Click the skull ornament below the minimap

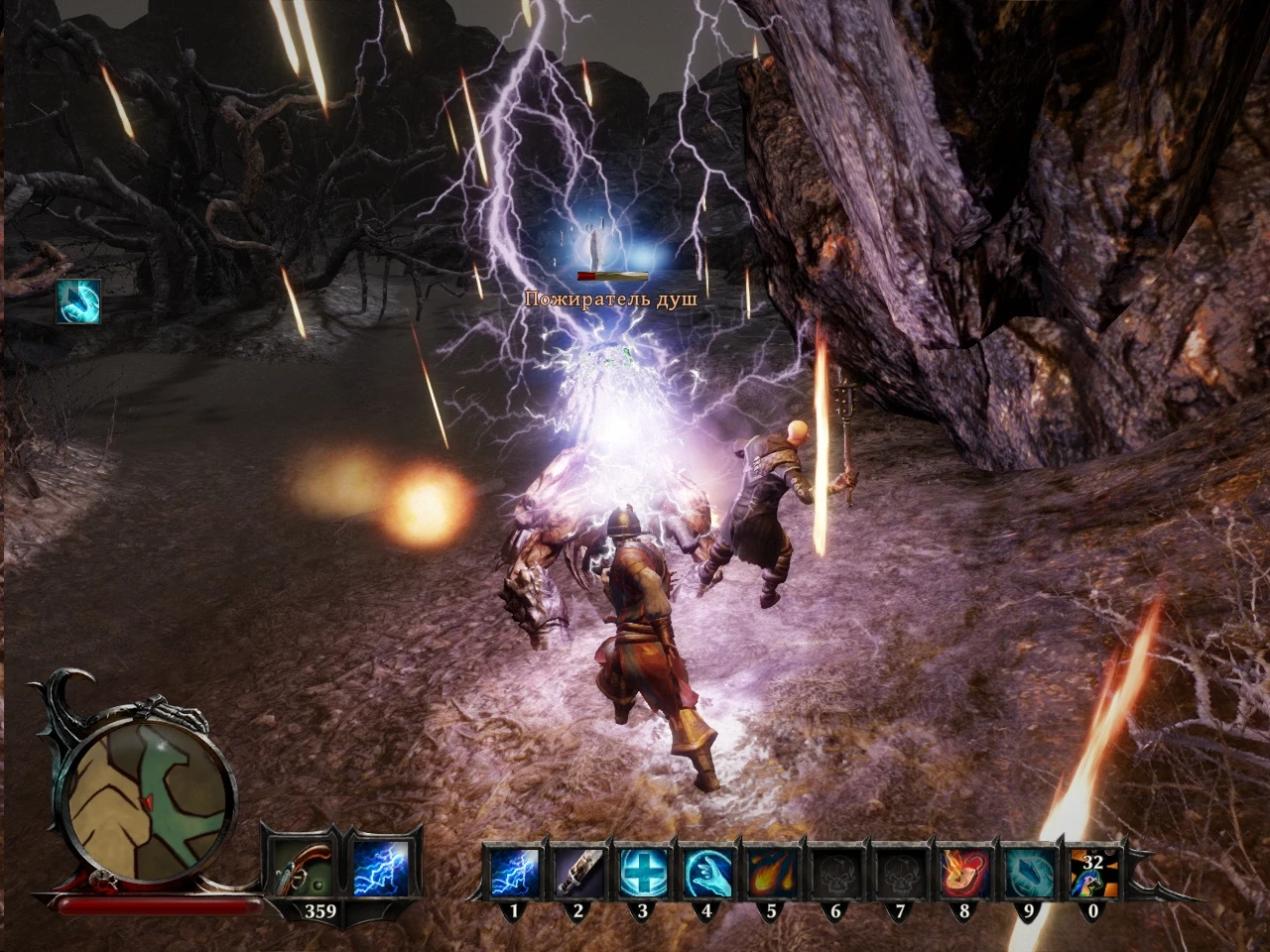[99, 880]
